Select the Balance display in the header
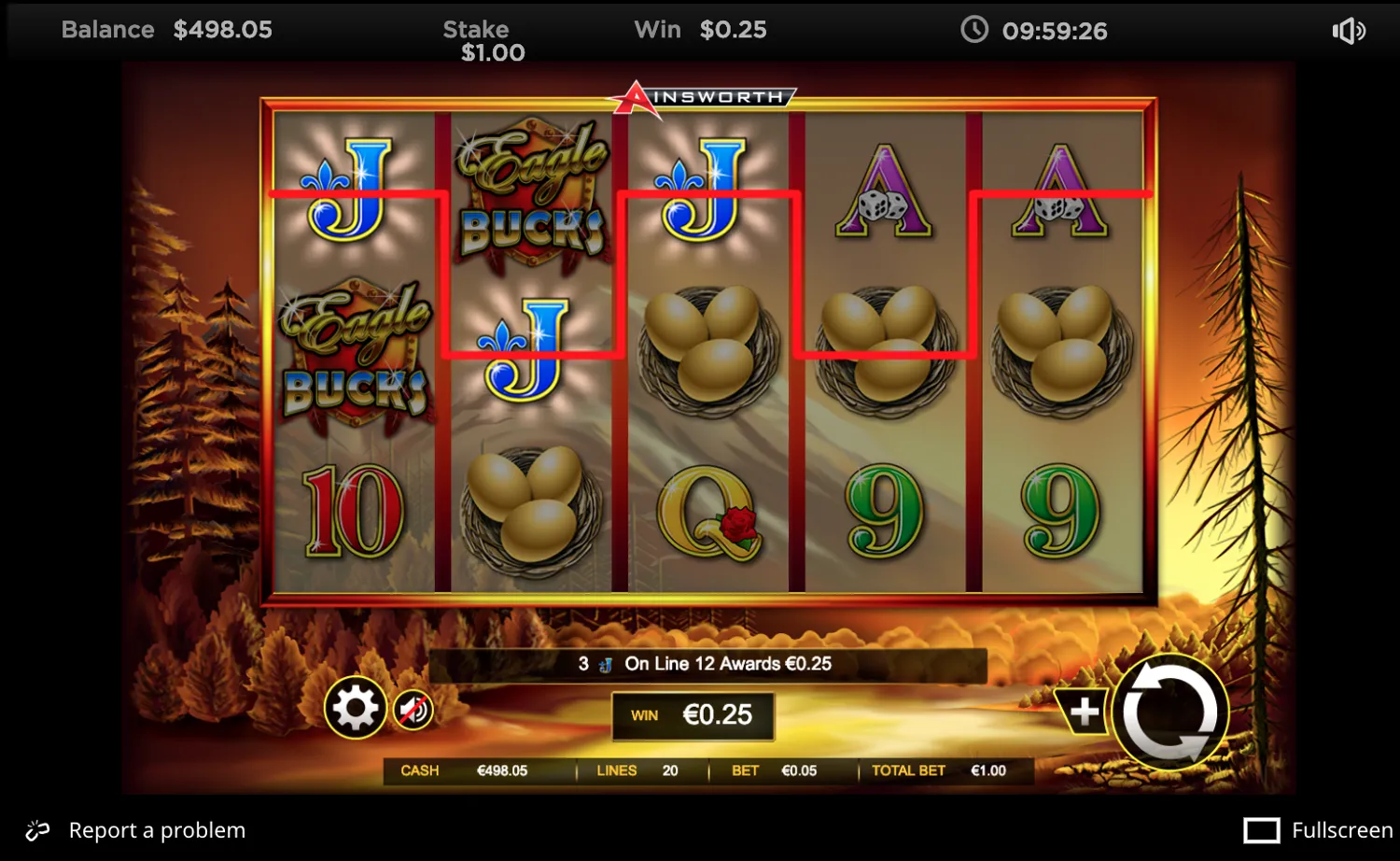Image resolution: width=1400 pixels, height=861 pixels. (x=166, y=30)
